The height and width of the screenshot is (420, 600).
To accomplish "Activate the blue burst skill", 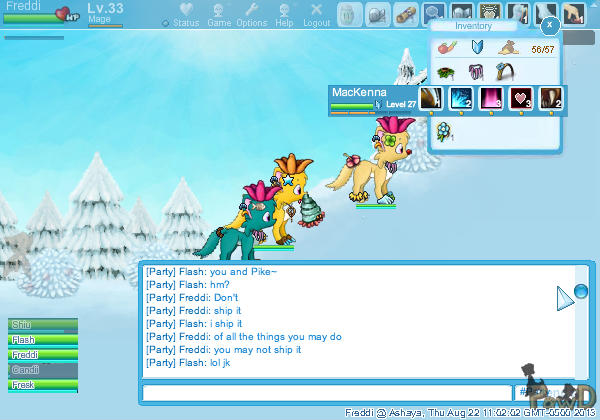I will pos(459,98).
